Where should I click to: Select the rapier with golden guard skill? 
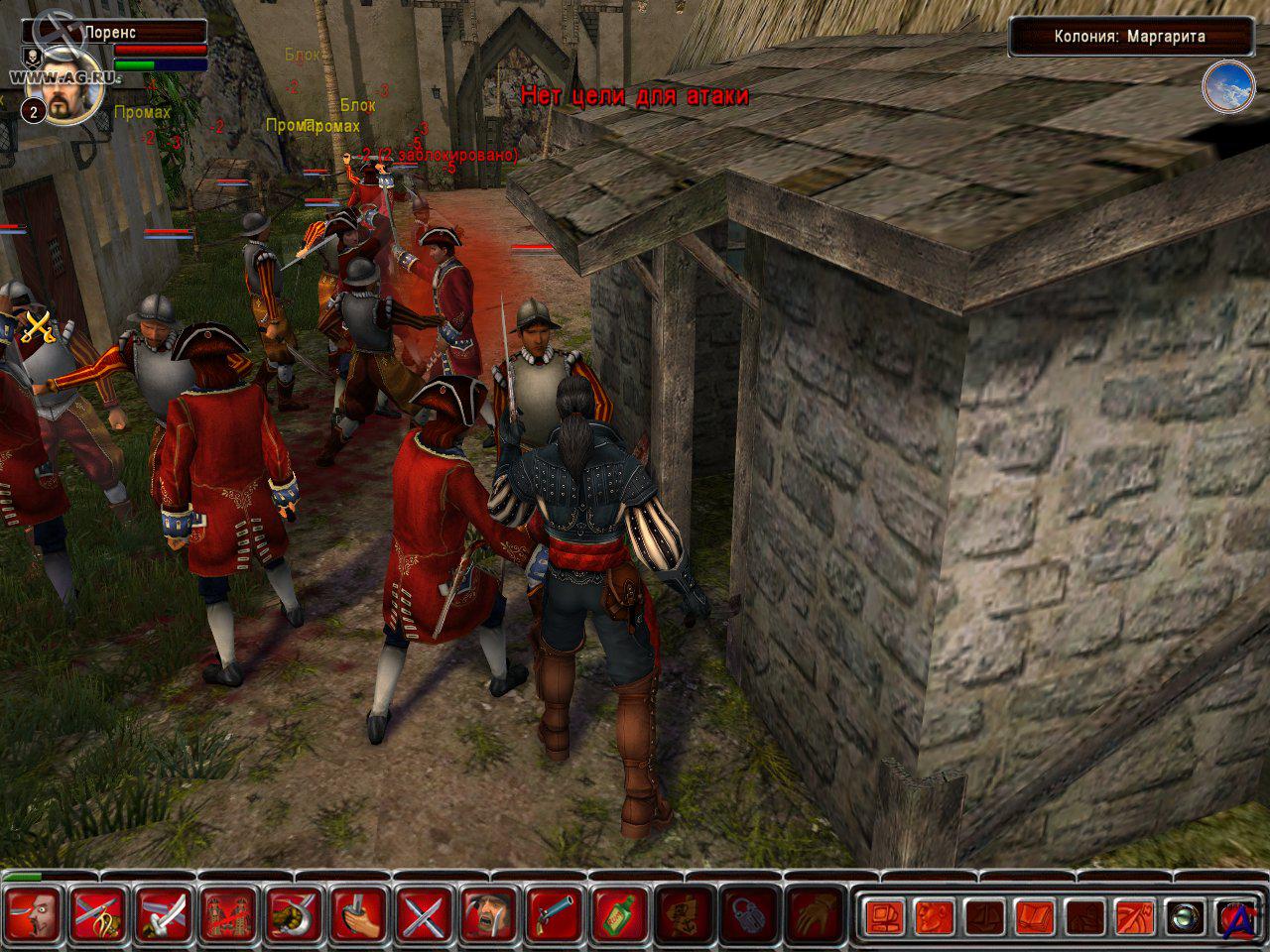pyautogui.click(x=100, y=913)
